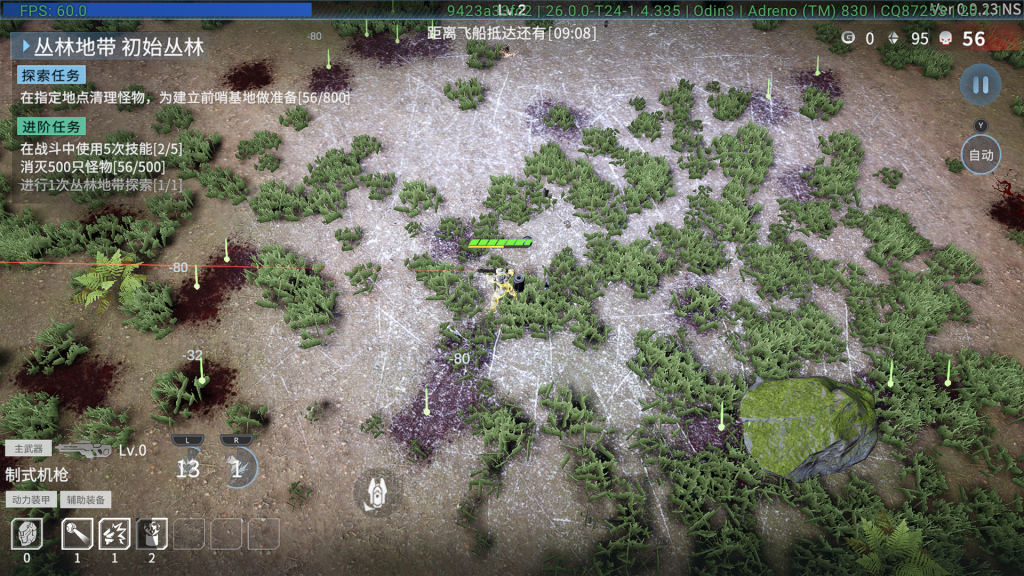Activate the left skill showing 13
The image size is (1024, 576).
(188, 467)
